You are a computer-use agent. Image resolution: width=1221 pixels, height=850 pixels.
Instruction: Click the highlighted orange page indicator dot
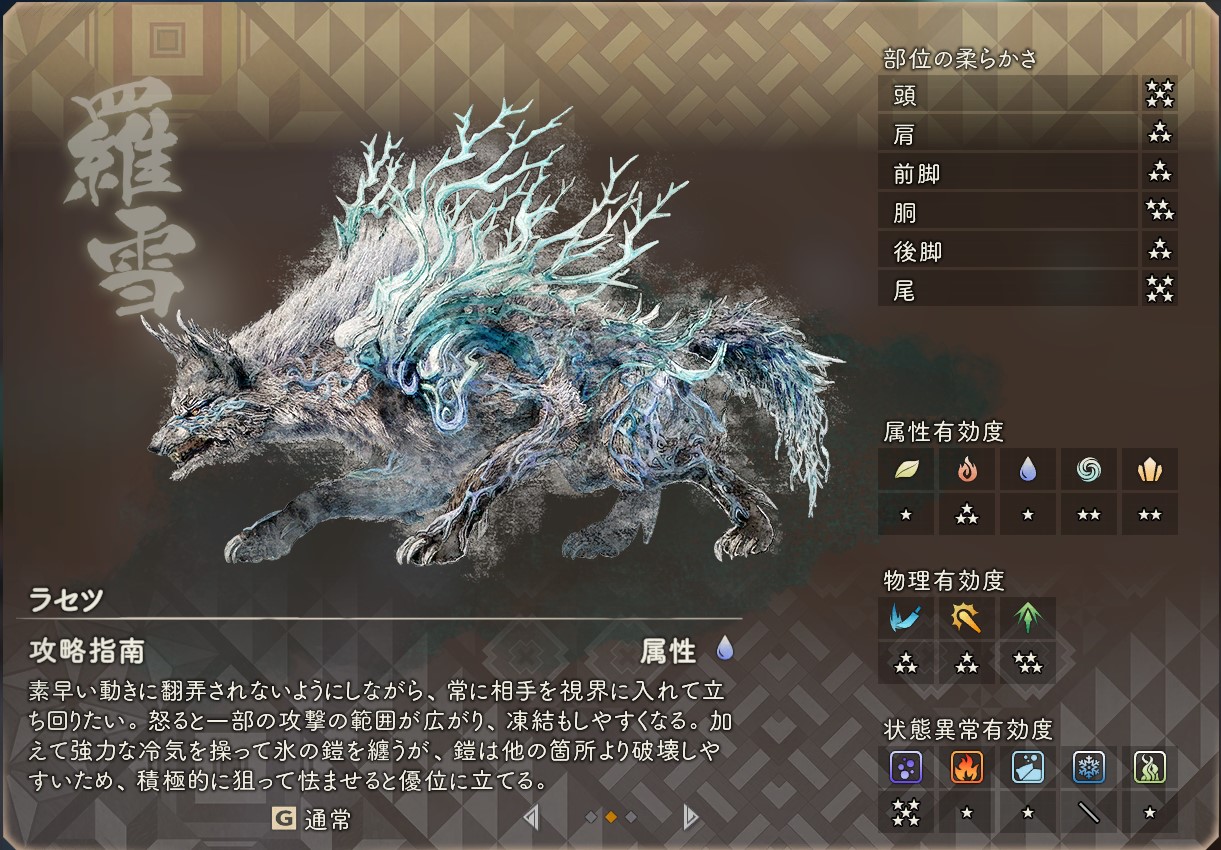pos(611,818)
